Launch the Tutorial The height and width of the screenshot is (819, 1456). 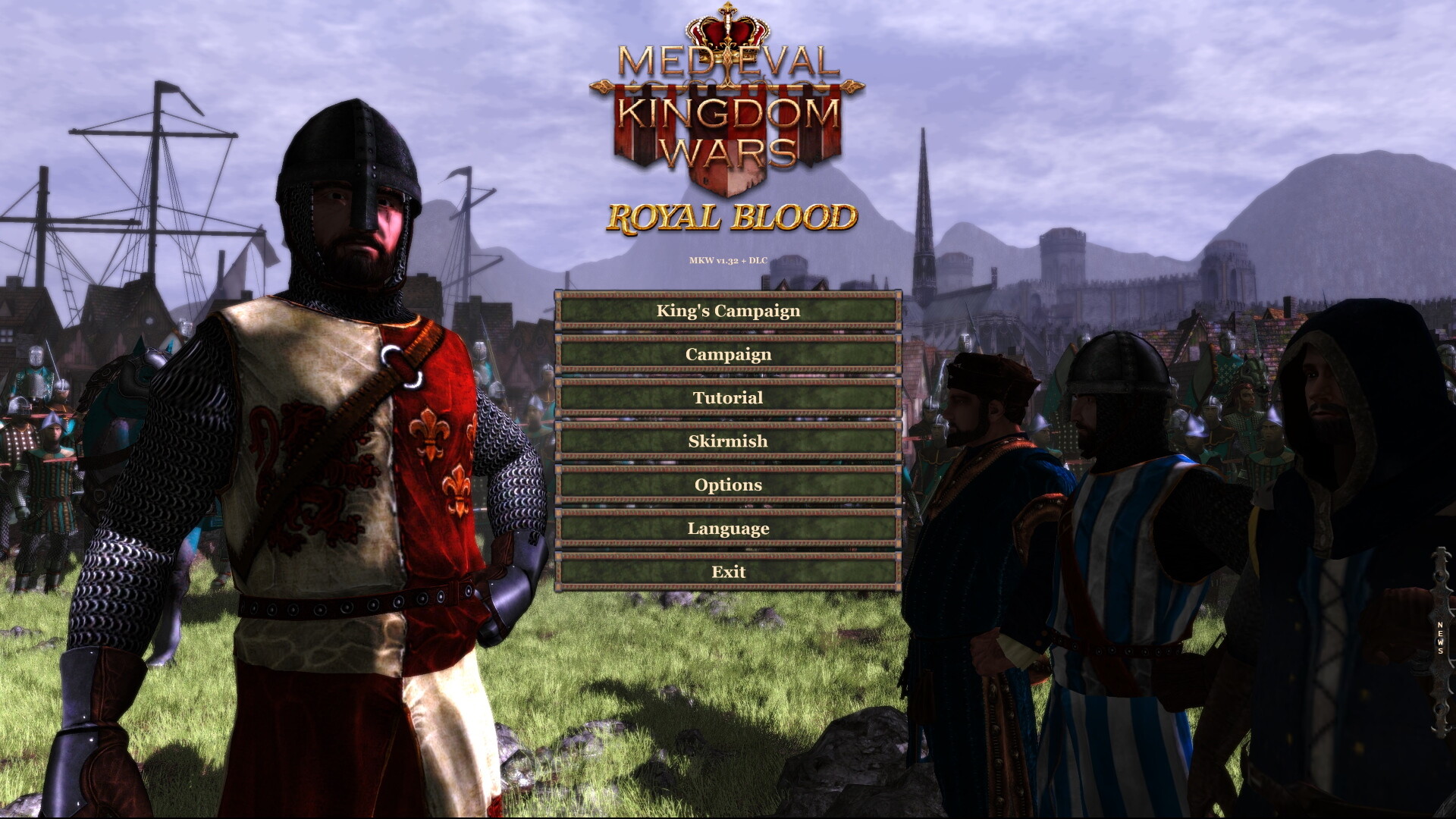click(x=728, y=397)
